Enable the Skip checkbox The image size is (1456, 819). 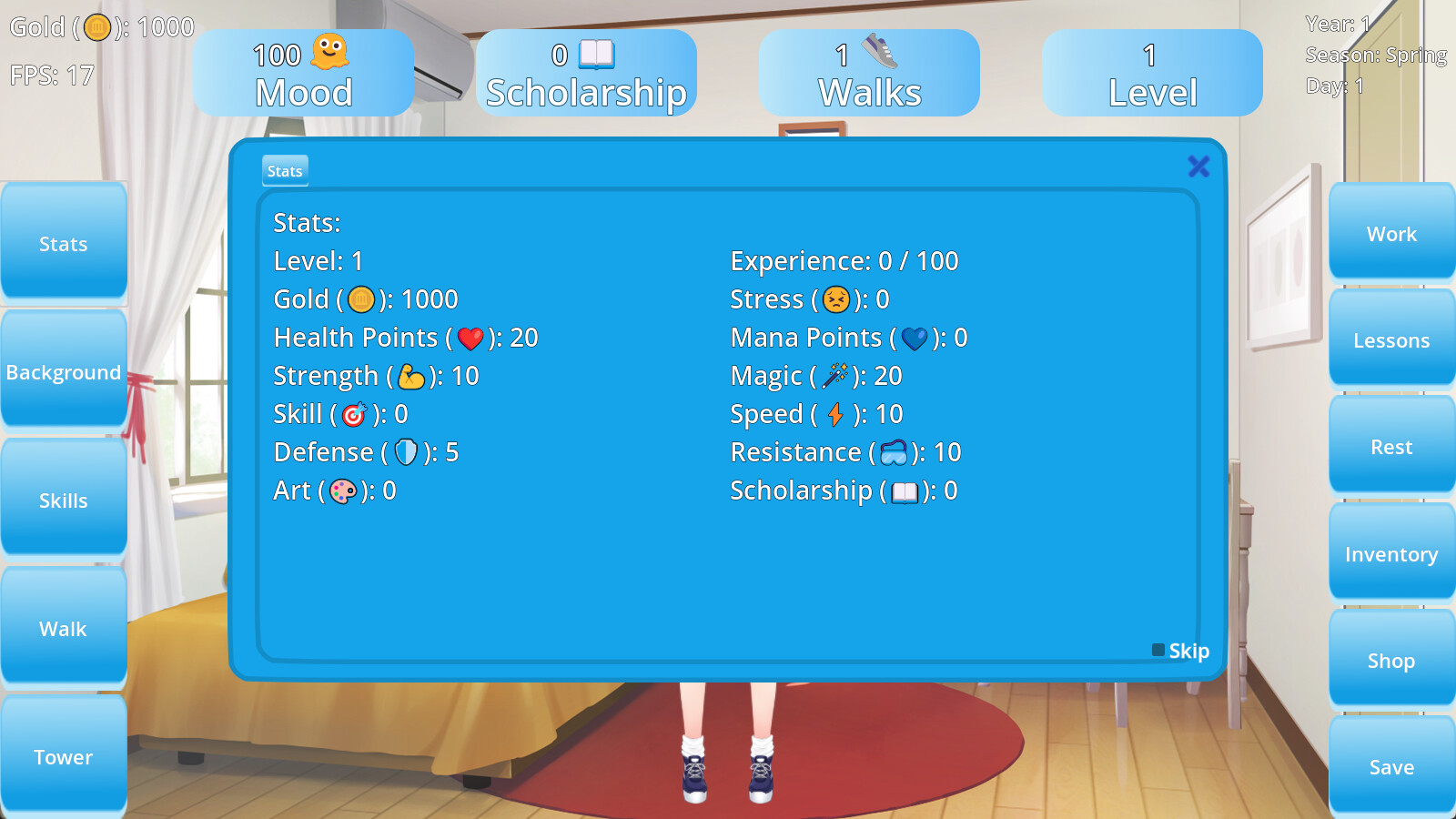click(1157, 650)
